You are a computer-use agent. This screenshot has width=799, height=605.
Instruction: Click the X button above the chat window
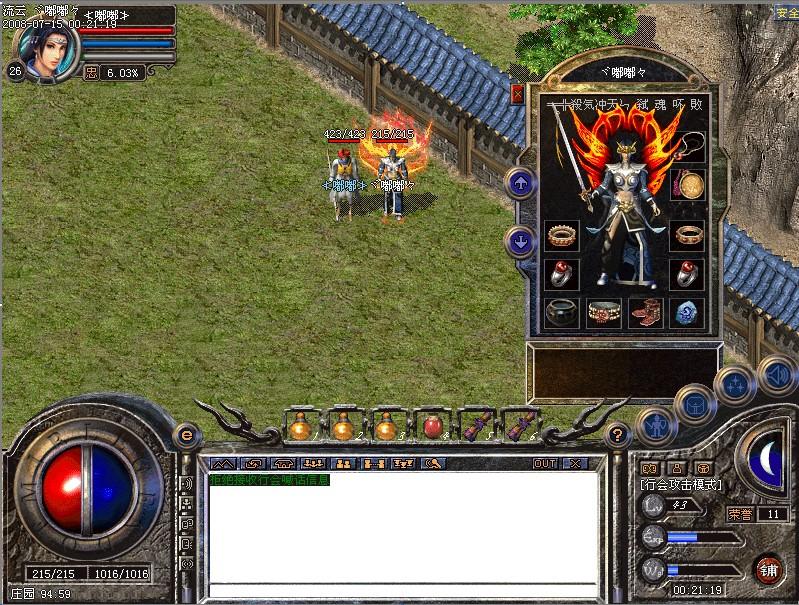click(574, 464)
